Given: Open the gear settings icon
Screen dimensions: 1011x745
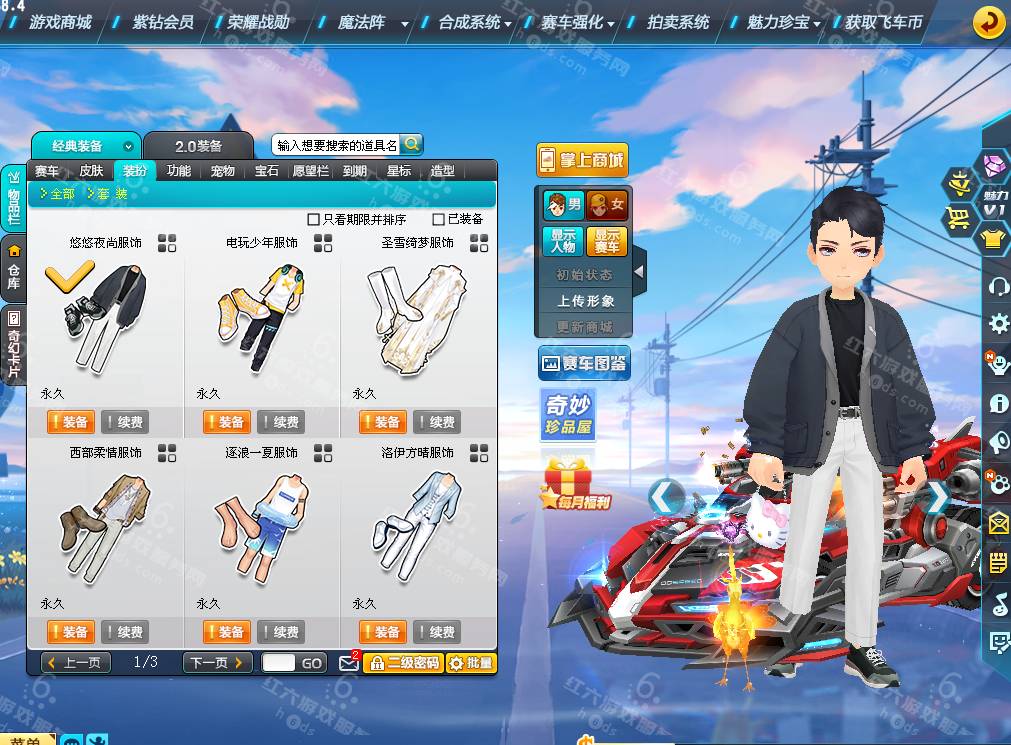Looking at the screenshot, I should 998,323.
